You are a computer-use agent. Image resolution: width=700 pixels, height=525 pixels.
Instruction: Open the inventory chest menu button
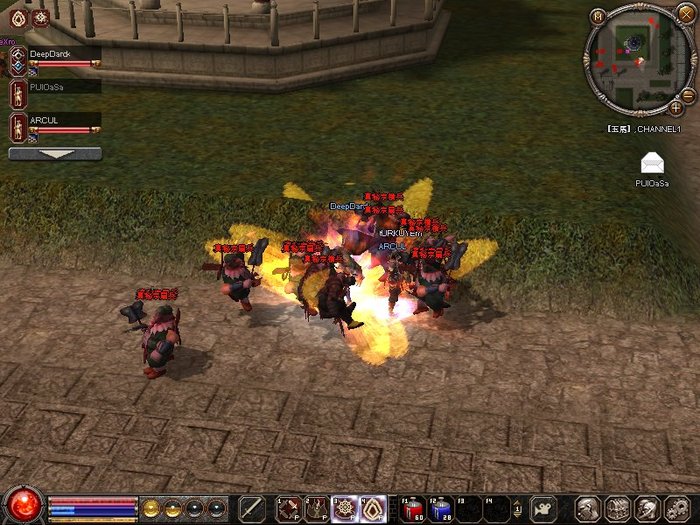[x=617, y=508]
